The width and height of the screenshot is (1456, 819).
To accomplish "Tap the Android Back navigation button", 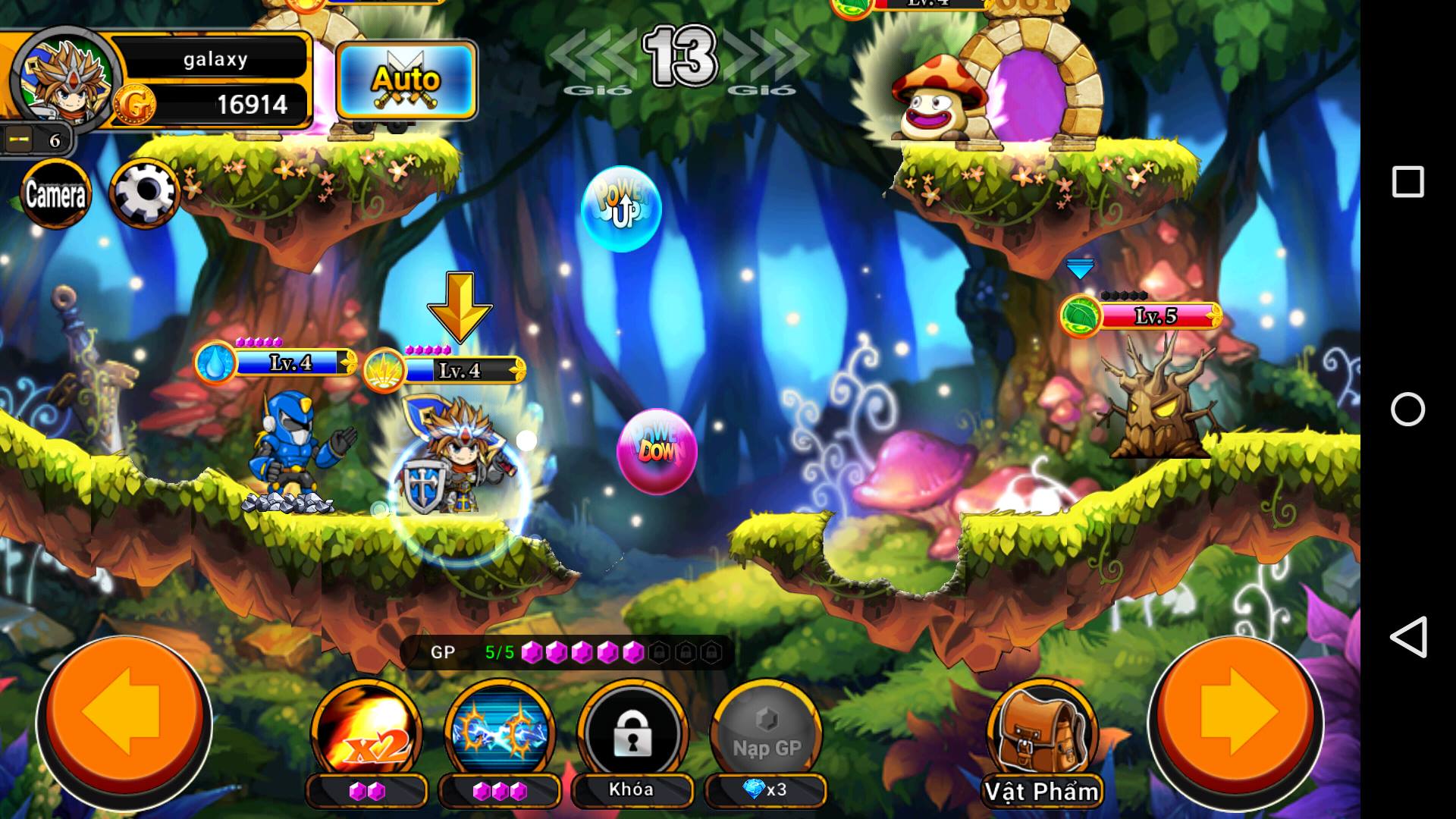I will pyautogui.click(x=1407, y=637).
